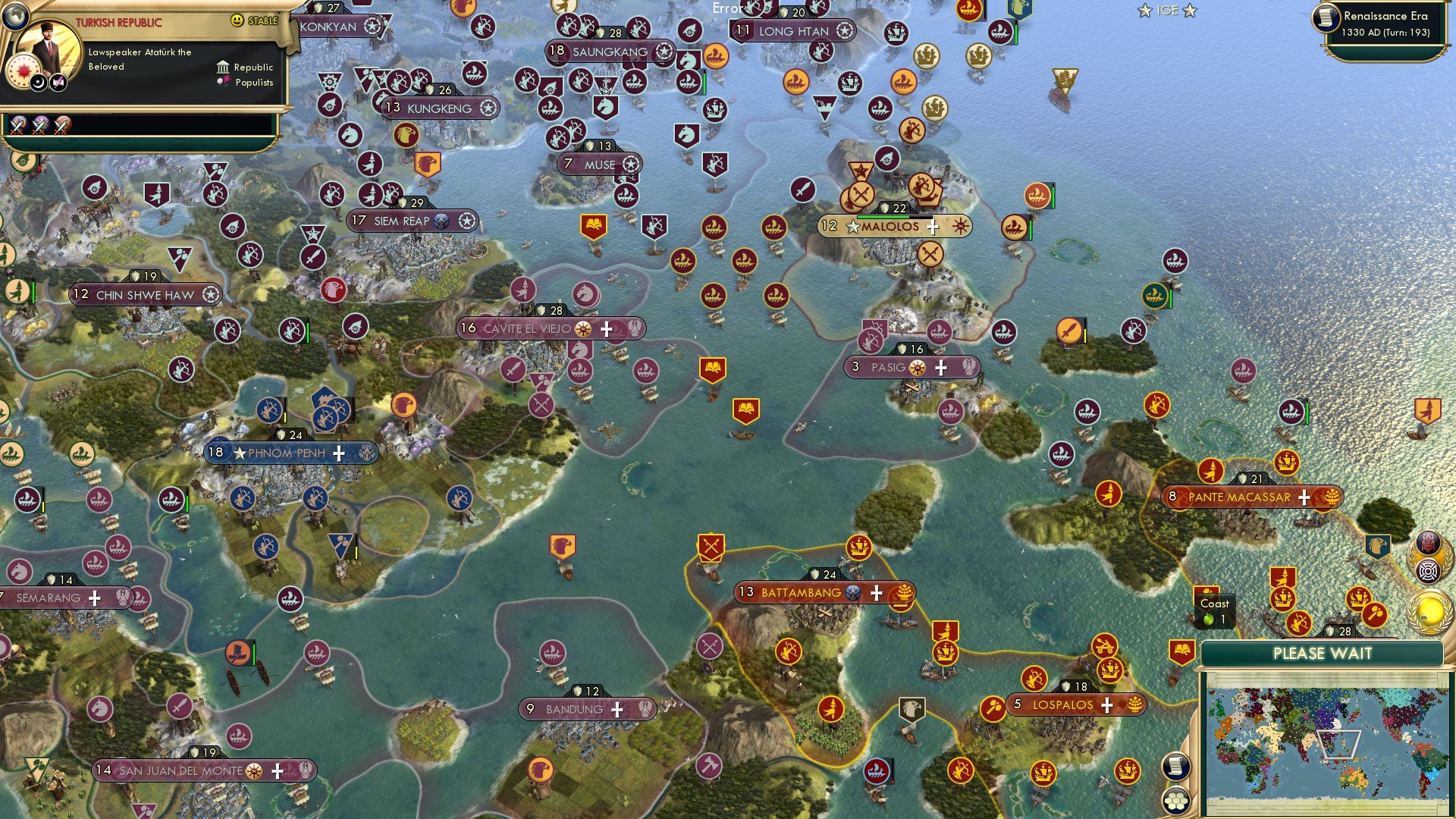Click the crossed-swords war icon under the leader panel

tap(17, 125)
